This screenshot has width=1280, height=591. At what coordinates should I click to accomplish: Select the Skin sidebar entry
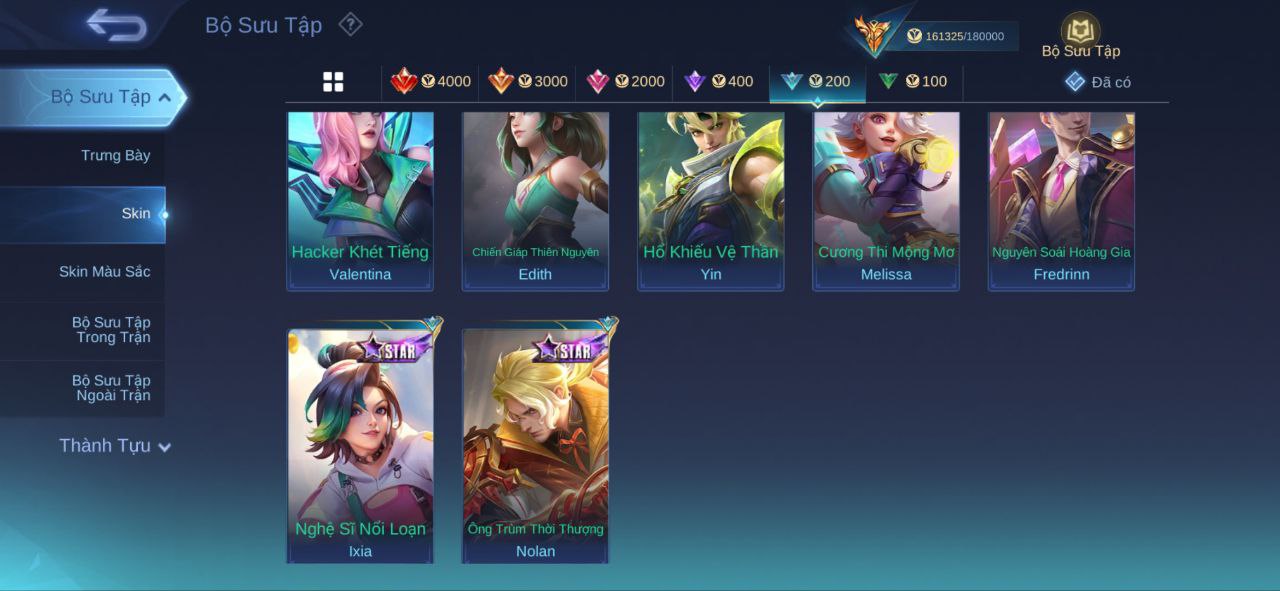coord(135,213)
